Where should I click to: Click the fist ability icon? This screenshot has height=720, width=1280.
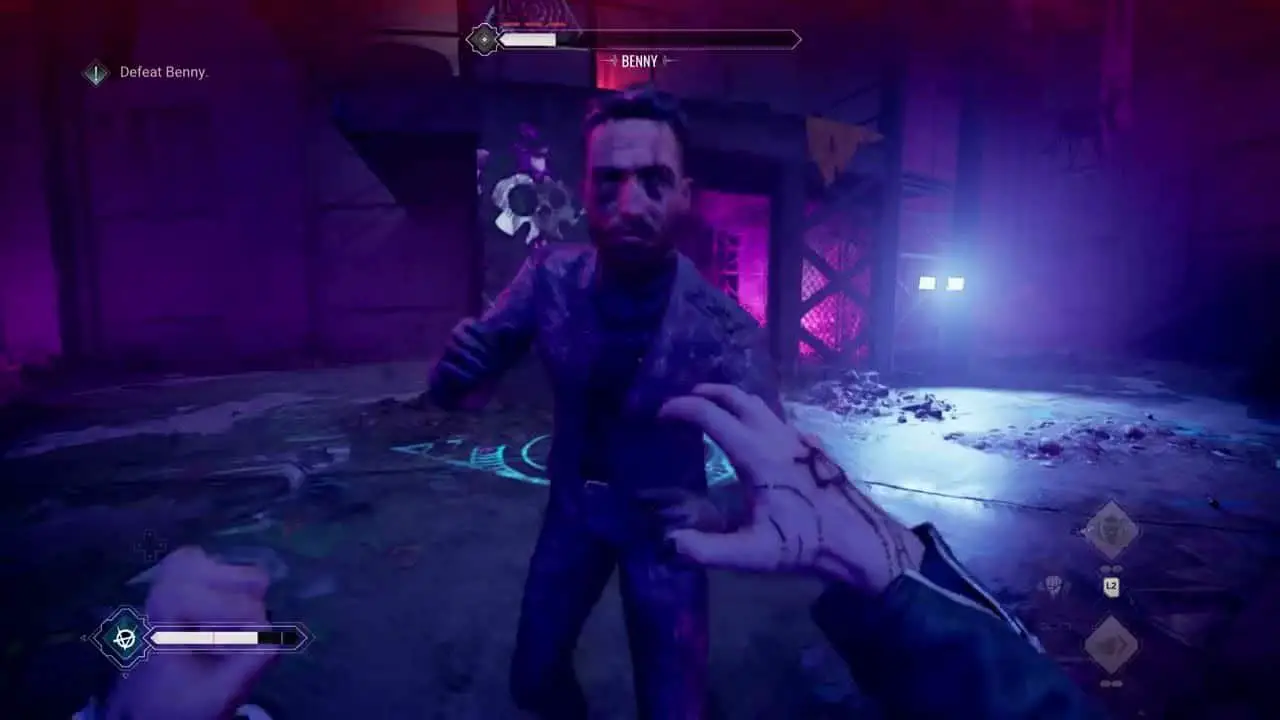click(x=1054, y=586)
